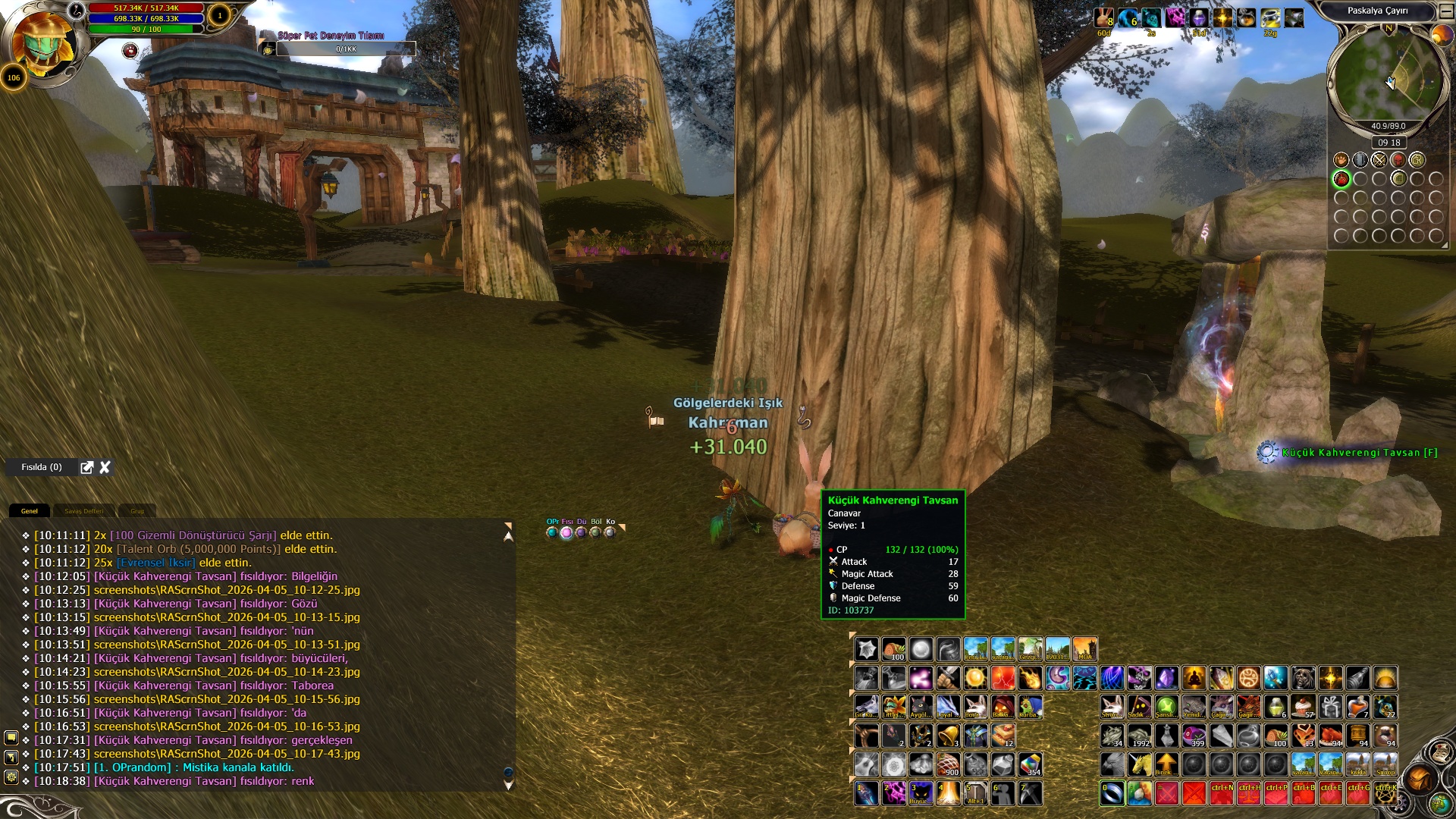Image resolution: width=1456 pixels, height=819 pixels.
Task: Use the cupcake item with 57 stacks
Action: 1303,707
